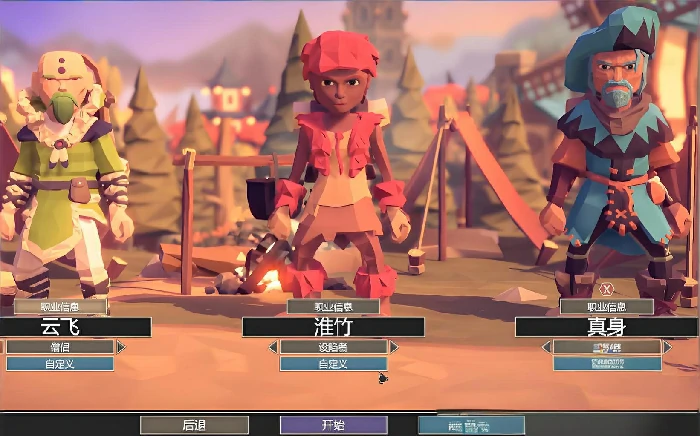Open 职业信息 for 真身

point(606,307)
